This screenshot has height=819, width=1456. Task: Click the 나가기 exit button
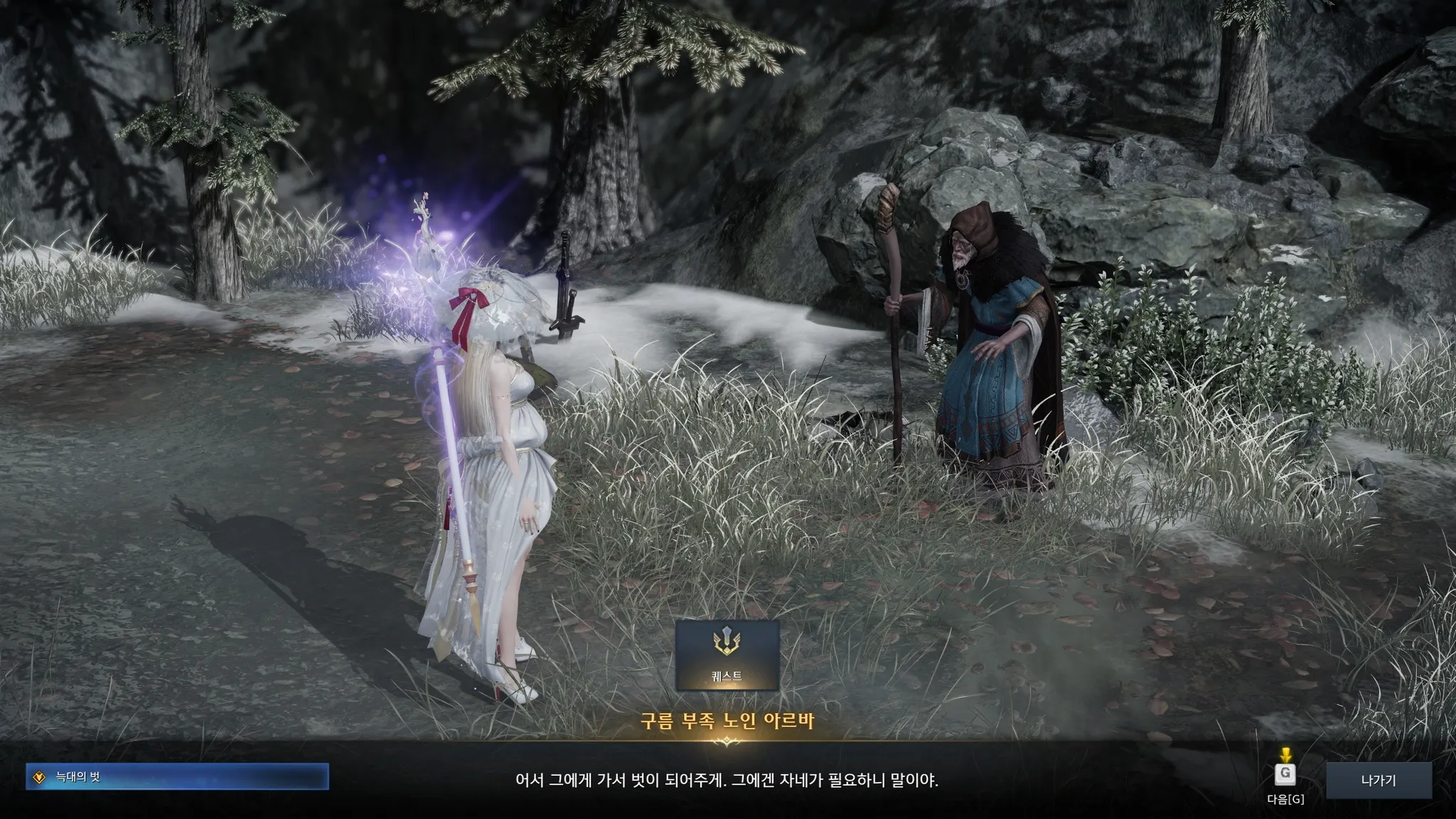pyautogui.click(x=1378, y=781)
